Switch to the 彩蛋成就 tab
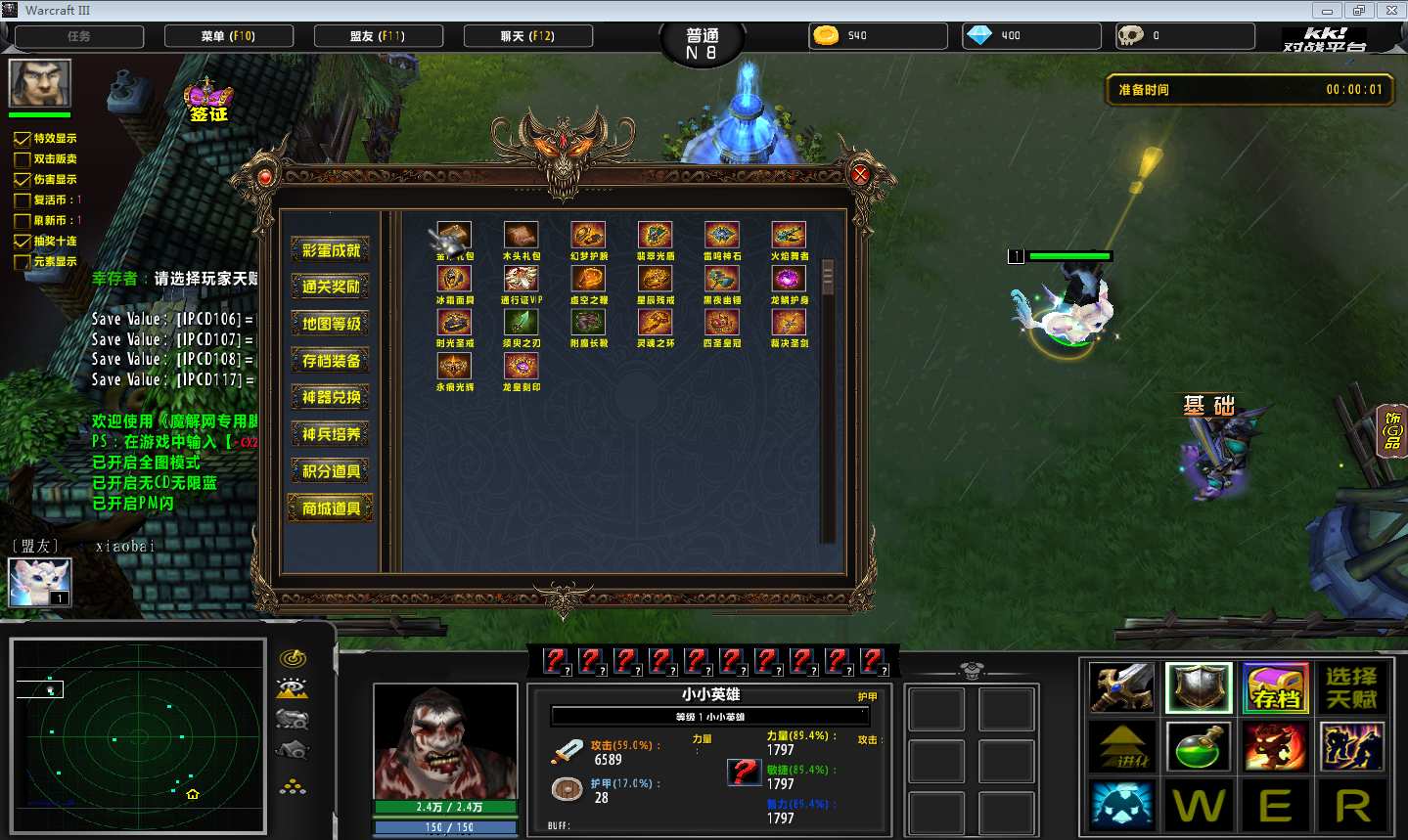The width and height of the screenshot is (1408, 840). tap(331, 250)
